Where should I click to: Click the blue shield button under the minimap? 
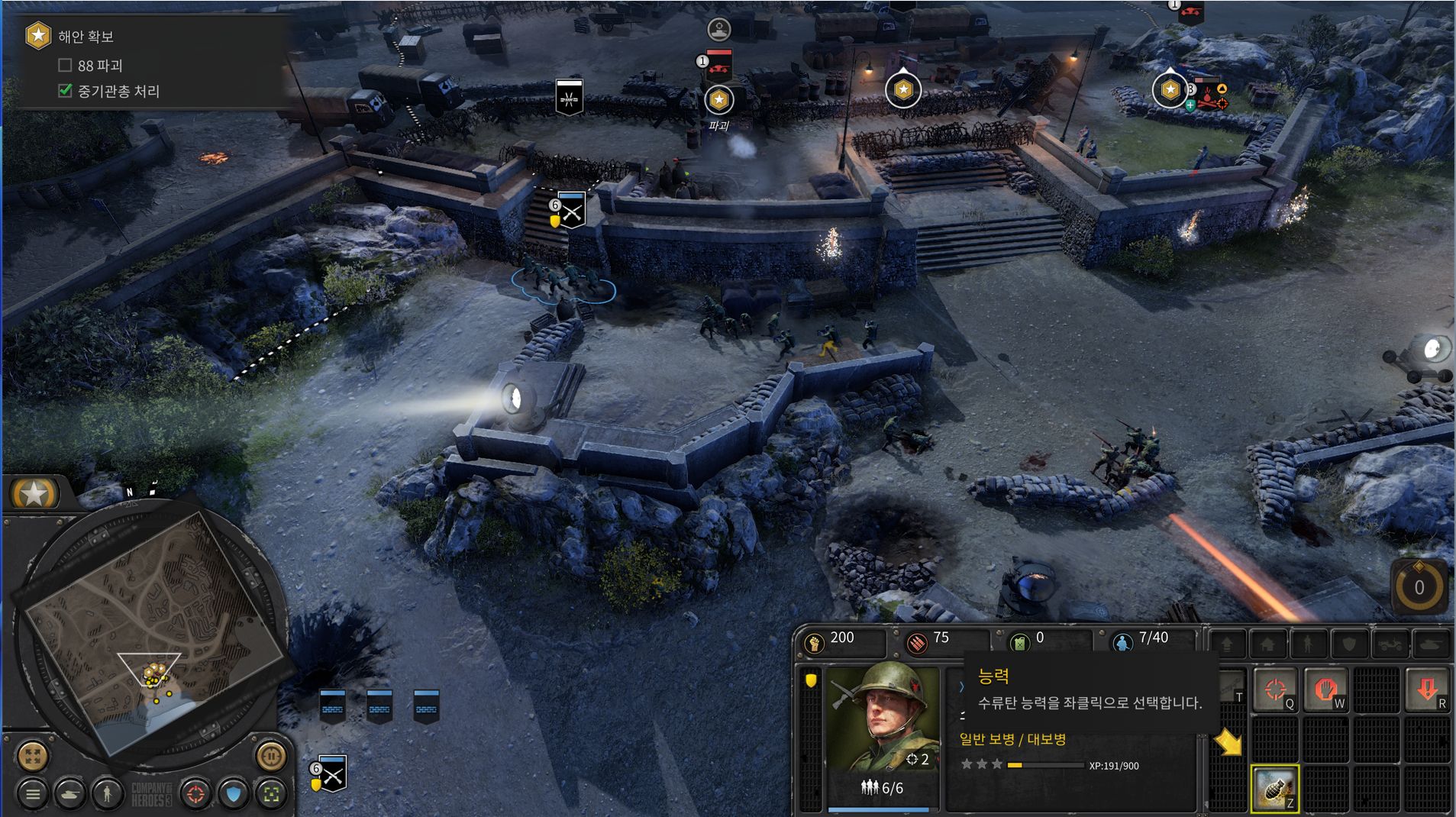point(234,794)
